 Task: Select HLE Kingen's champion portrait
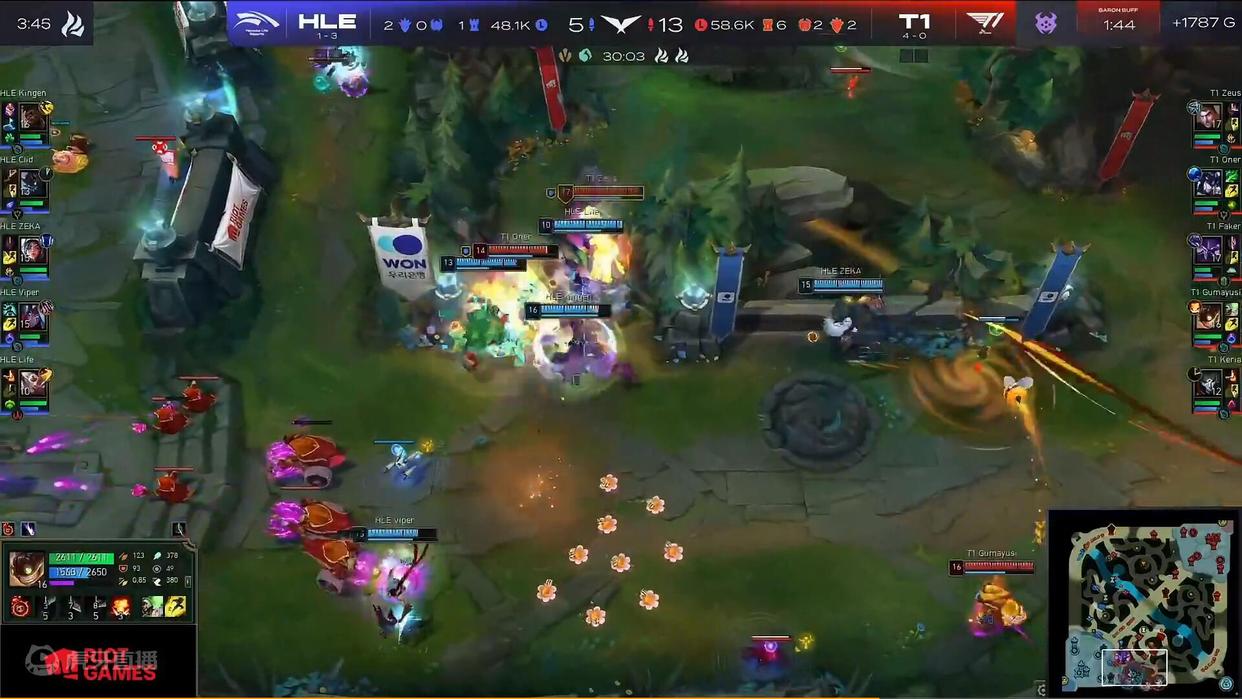(x=32, y=117)
